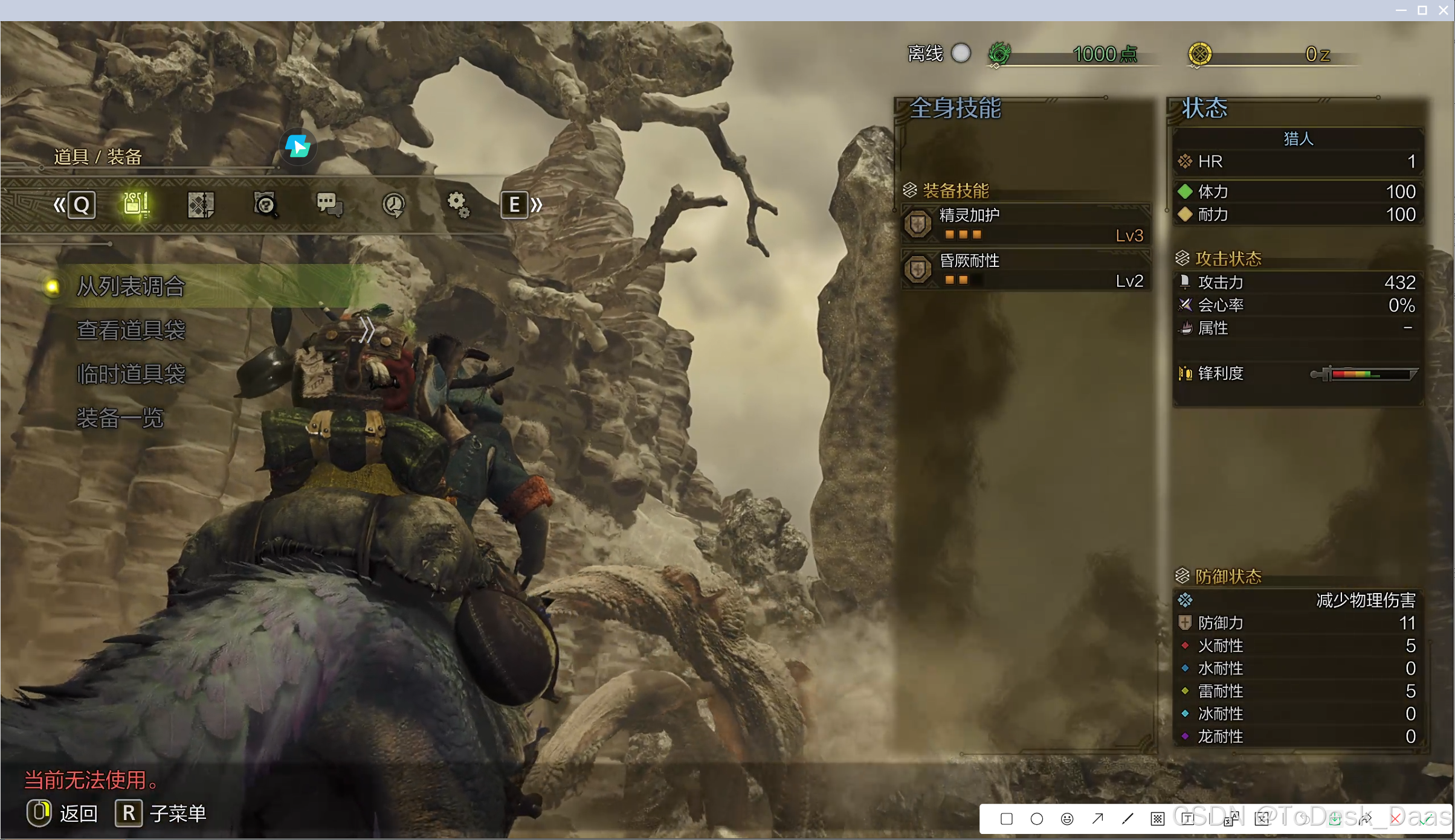Select the 昏厥耐性 skill row
Screen dimensions: 1455x840
coord(1026,270)
